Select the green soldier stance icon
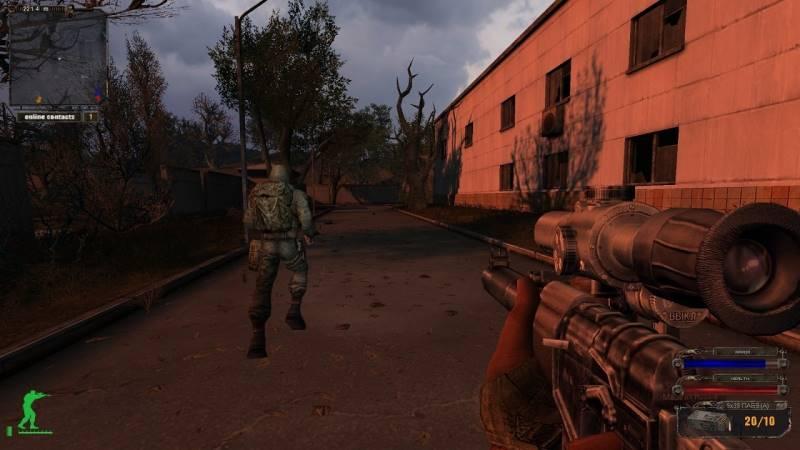 coord(30,410)
